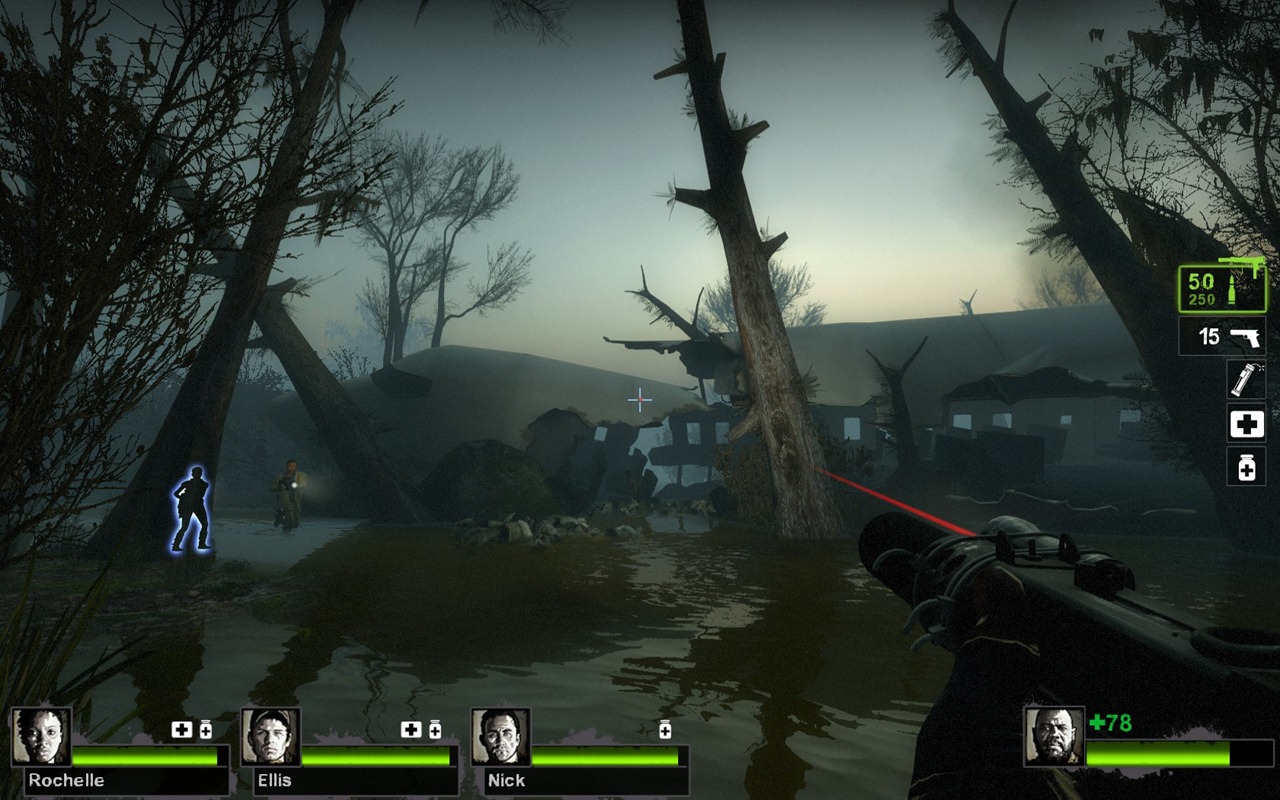Select the submachine gun primary weapon slot
The width and height of the screenshot is (1280, 800).
tap(1221, 288)
